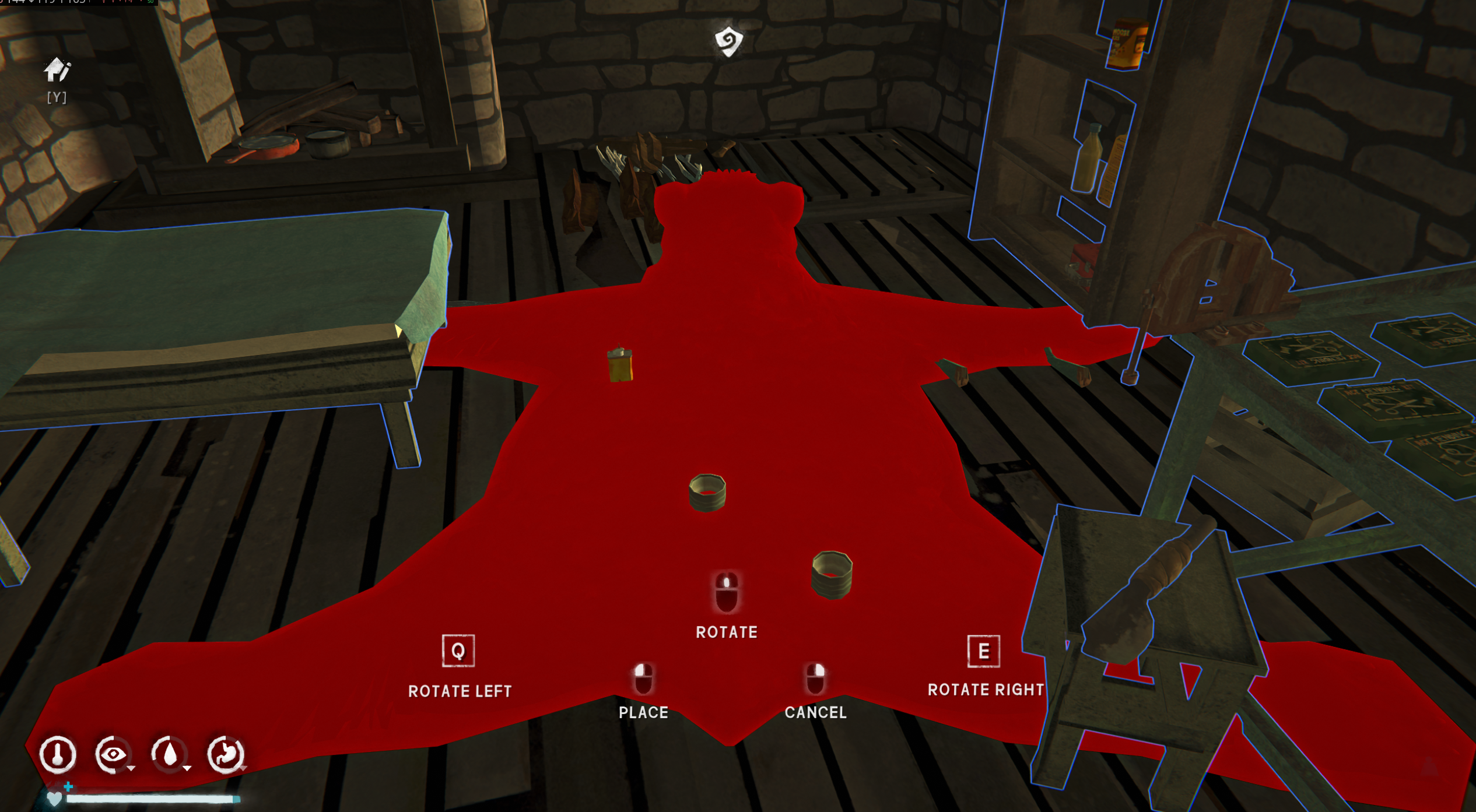Select the spiral emblem icon
This screenshot has width=1476, height=812.
(x=728, y=41)
